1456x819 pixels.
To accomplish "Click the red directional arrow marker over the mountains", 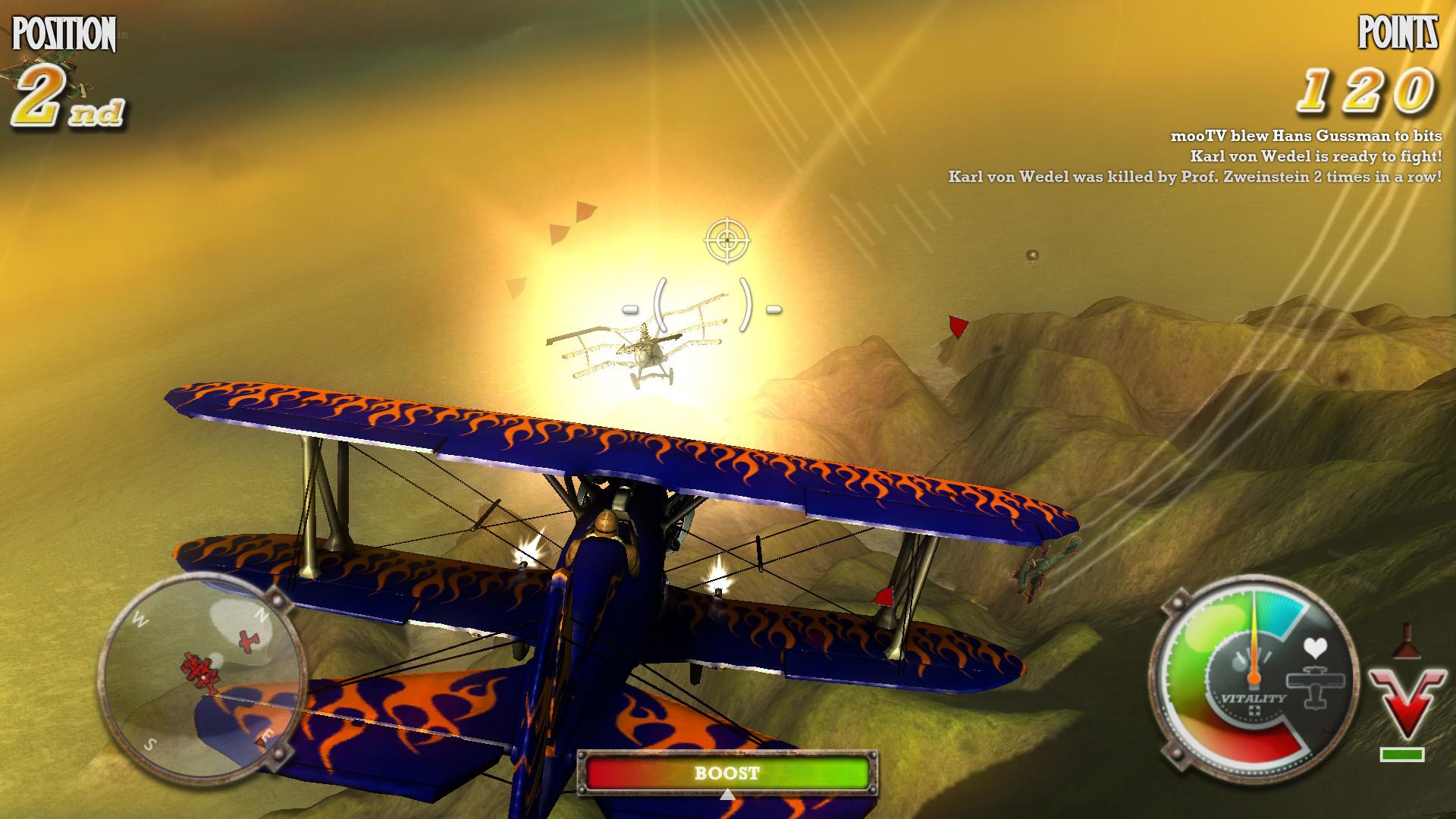I will coord(957,326).
